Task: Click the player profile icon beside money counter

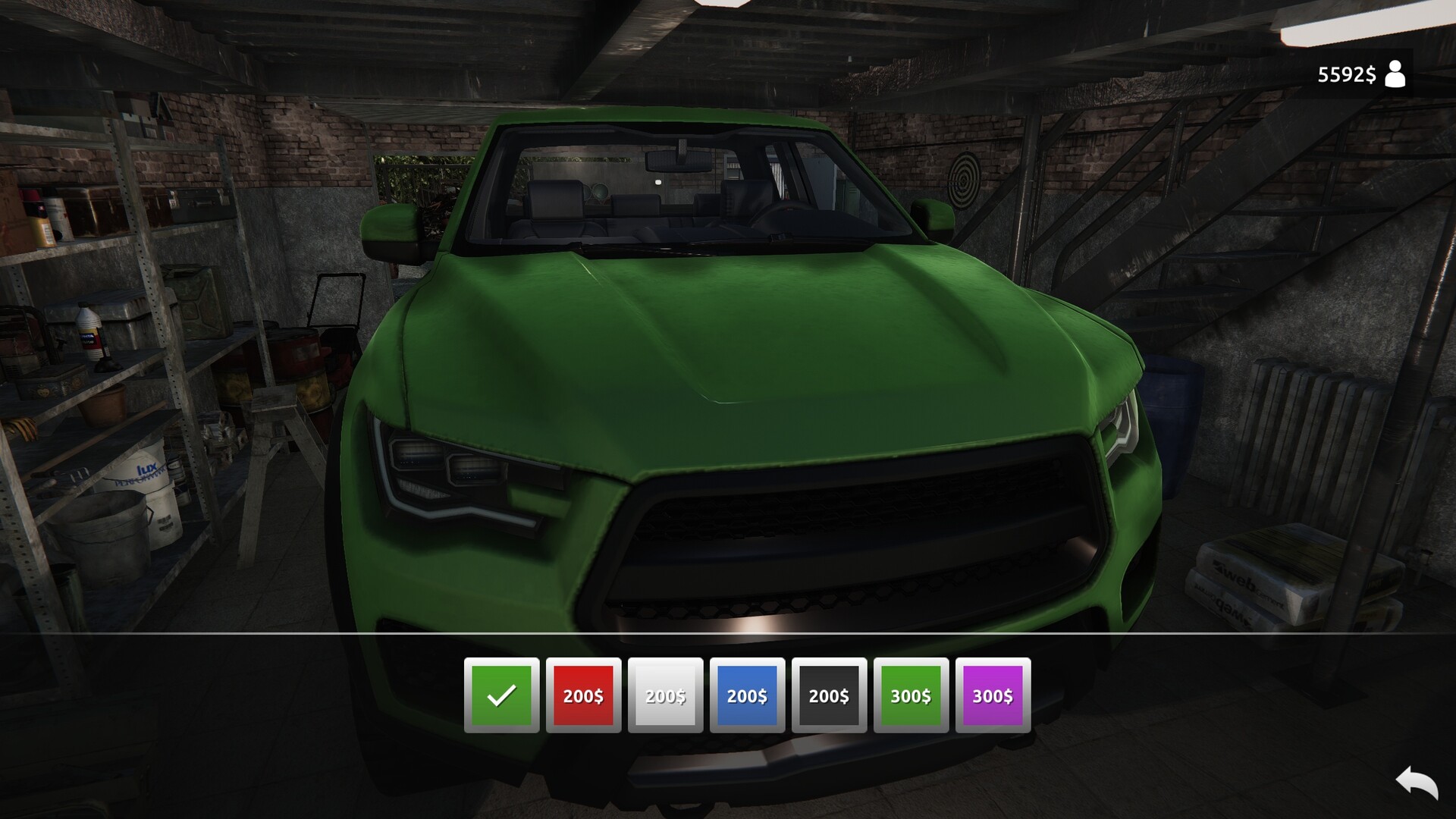Action: [1398, 74]
